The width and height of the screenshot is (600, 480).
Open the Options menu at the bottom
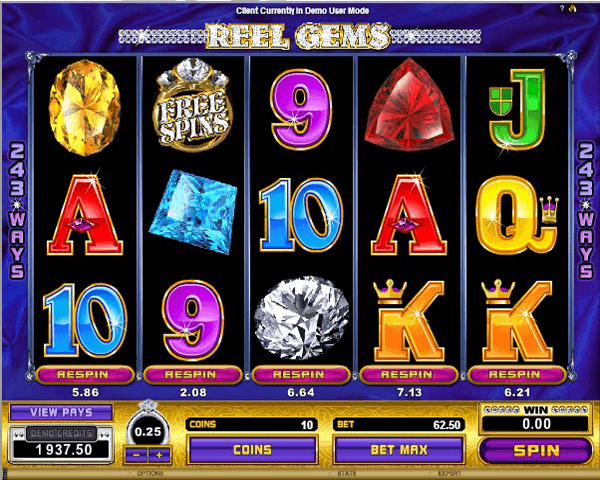(x=152, y=471)
